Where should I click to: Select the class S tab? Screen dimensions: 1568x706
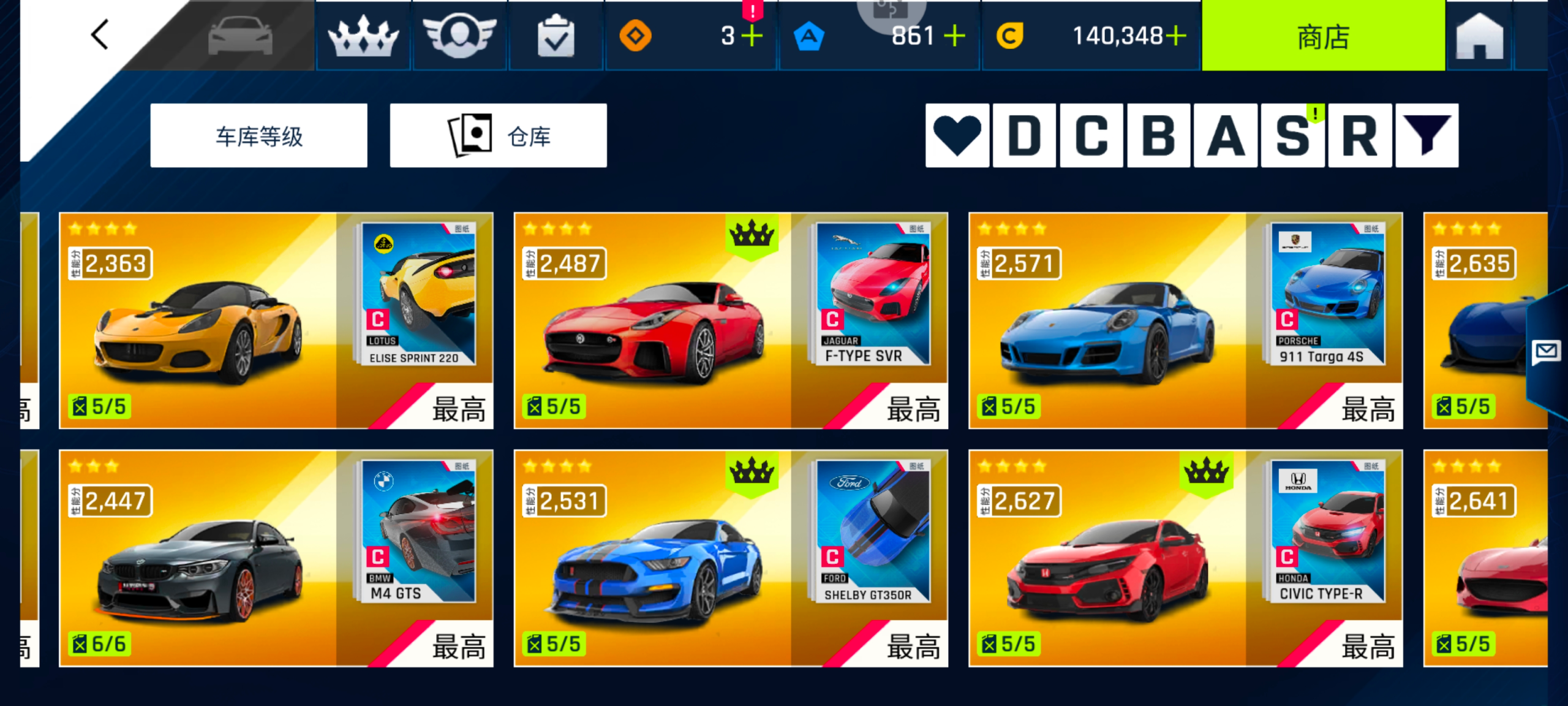coord(1293,135)
